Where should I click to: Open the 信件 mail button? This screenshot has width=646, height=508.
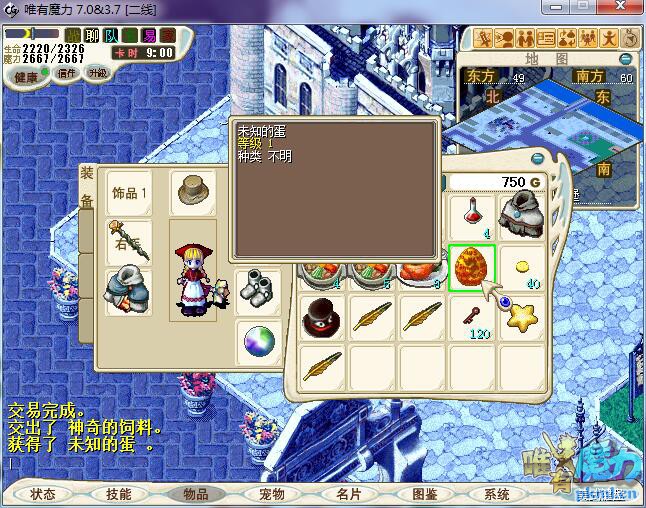click(66, 73)
